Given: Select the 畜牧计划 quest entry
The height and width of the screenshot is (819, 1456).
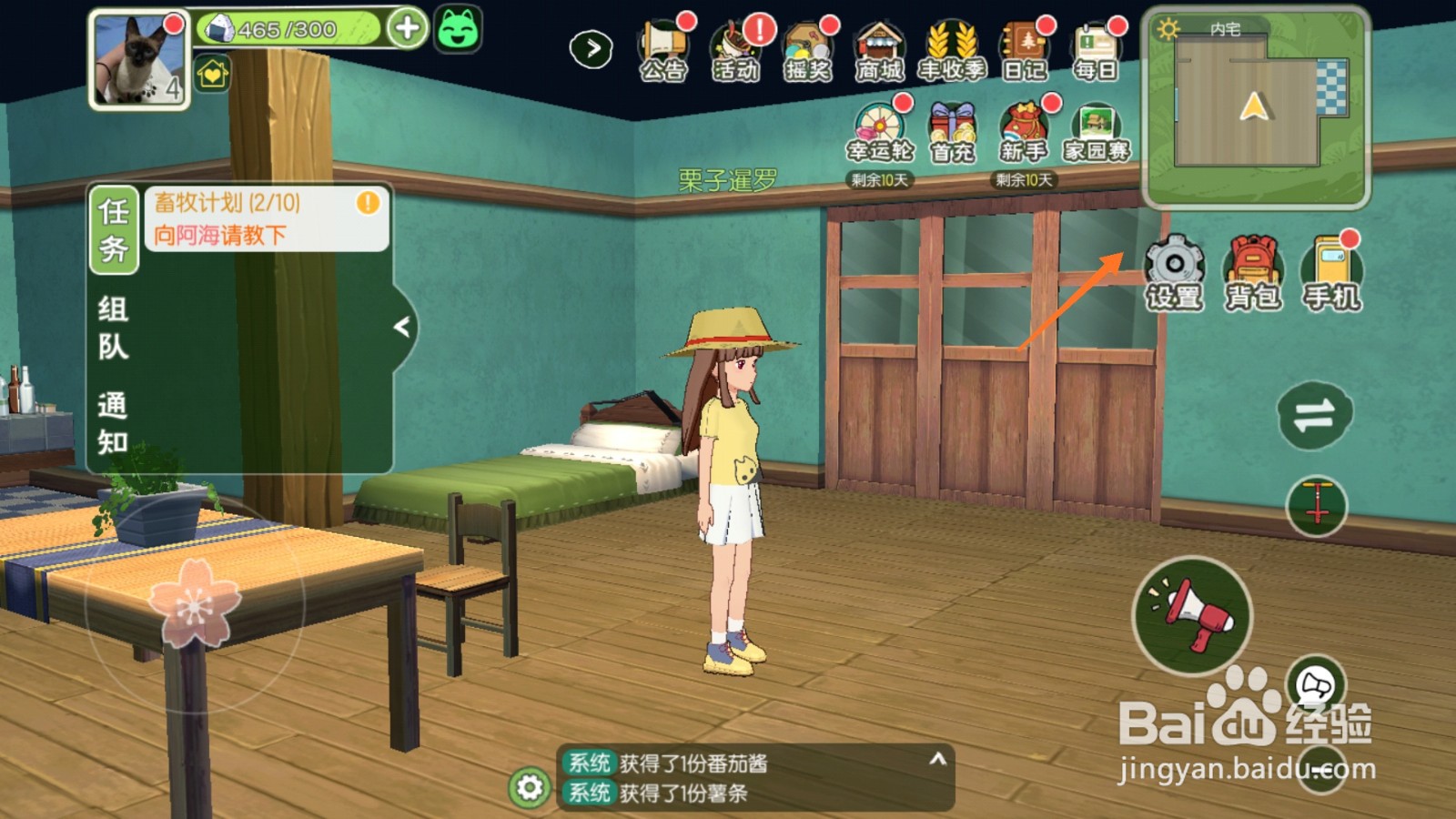Looking at the screenshot, I should coord(266,218).
